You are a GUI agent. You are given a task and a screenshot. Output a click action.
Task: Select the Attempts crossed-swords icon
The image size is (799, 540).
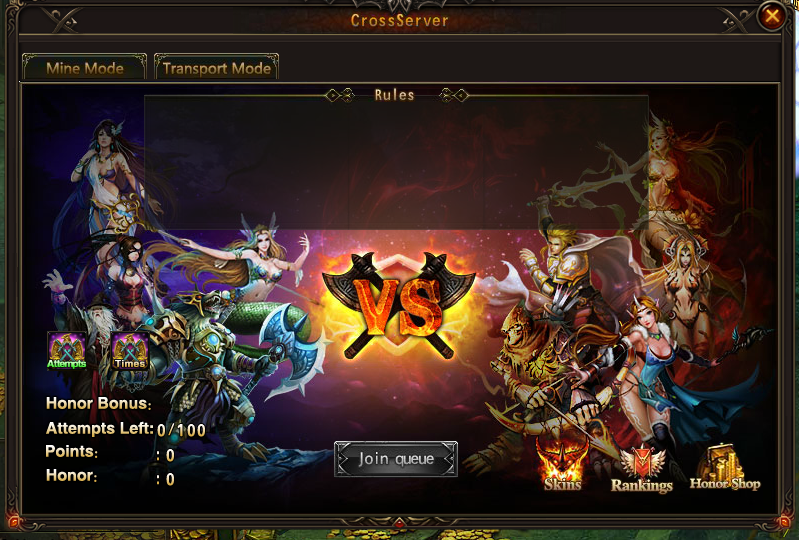(66, 351)
